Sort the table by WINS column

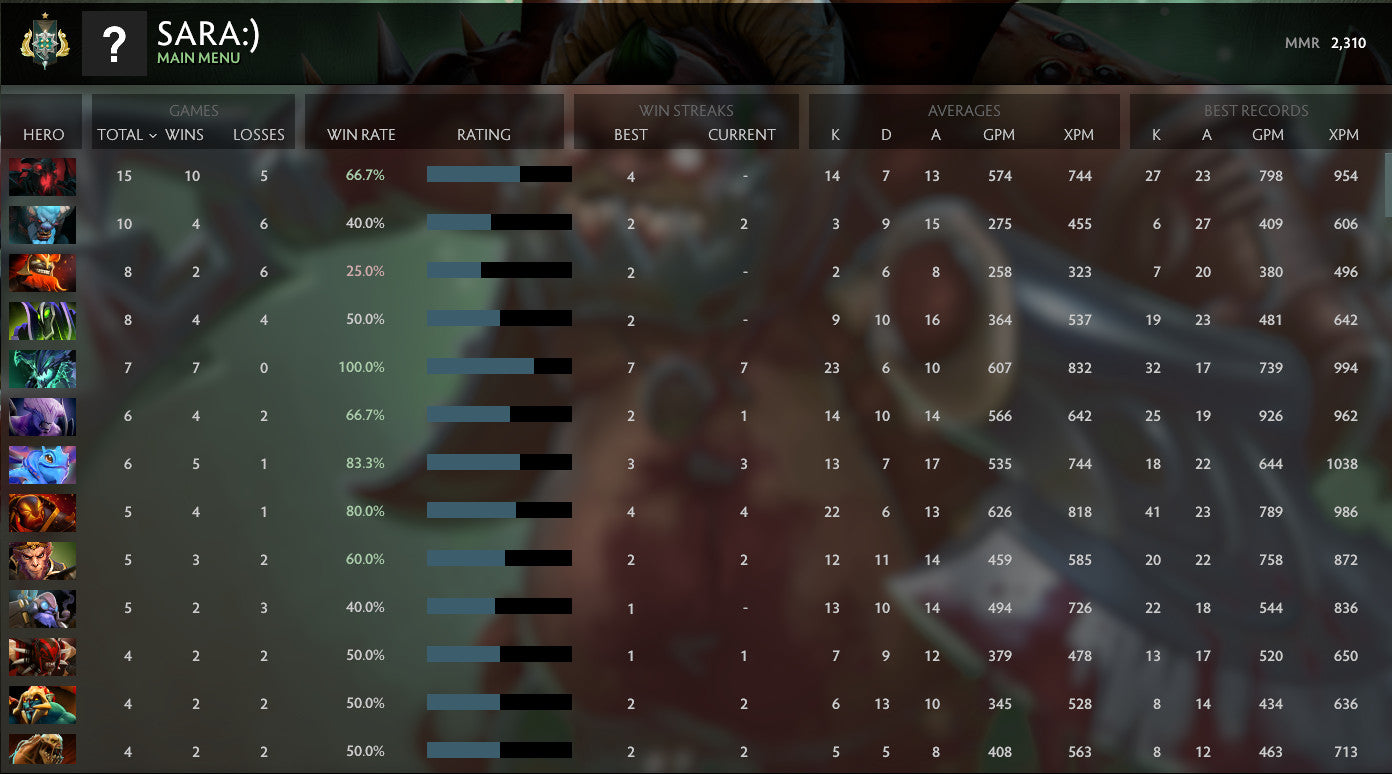(186, 133)
